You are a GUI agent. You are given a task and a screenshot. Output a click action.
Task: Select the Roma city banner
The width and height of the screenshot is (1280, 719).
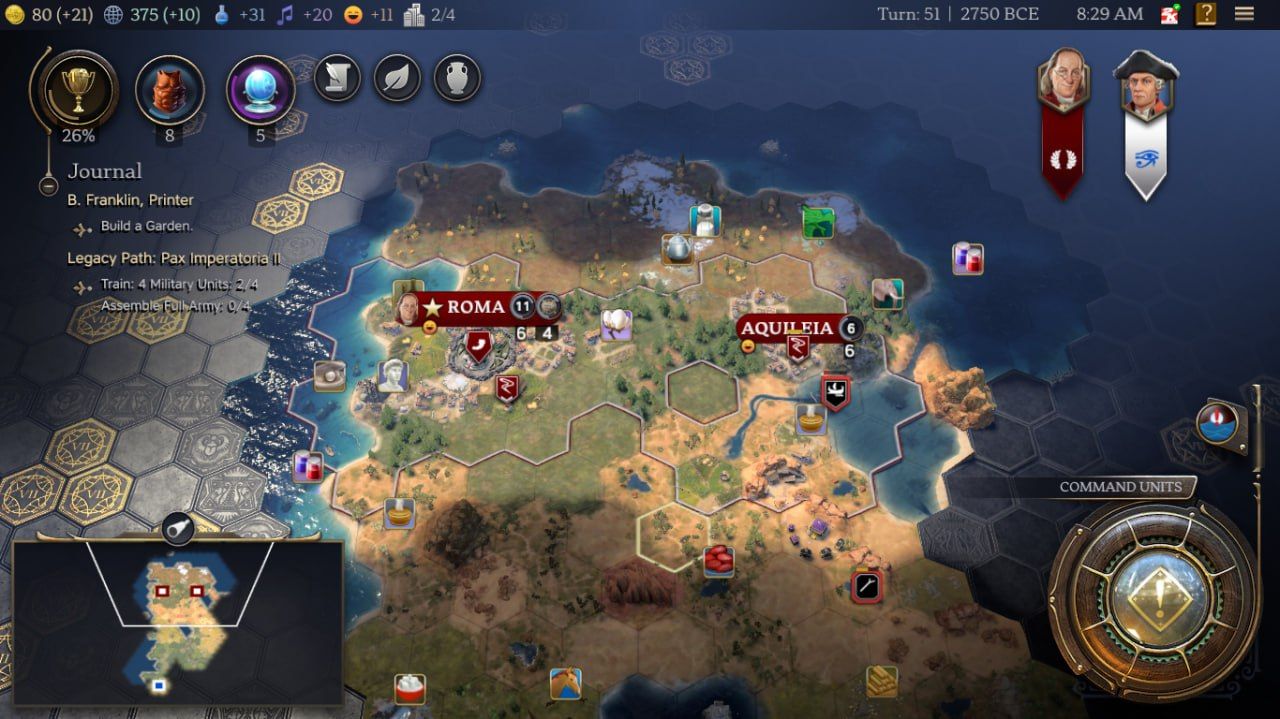(475, 307)
